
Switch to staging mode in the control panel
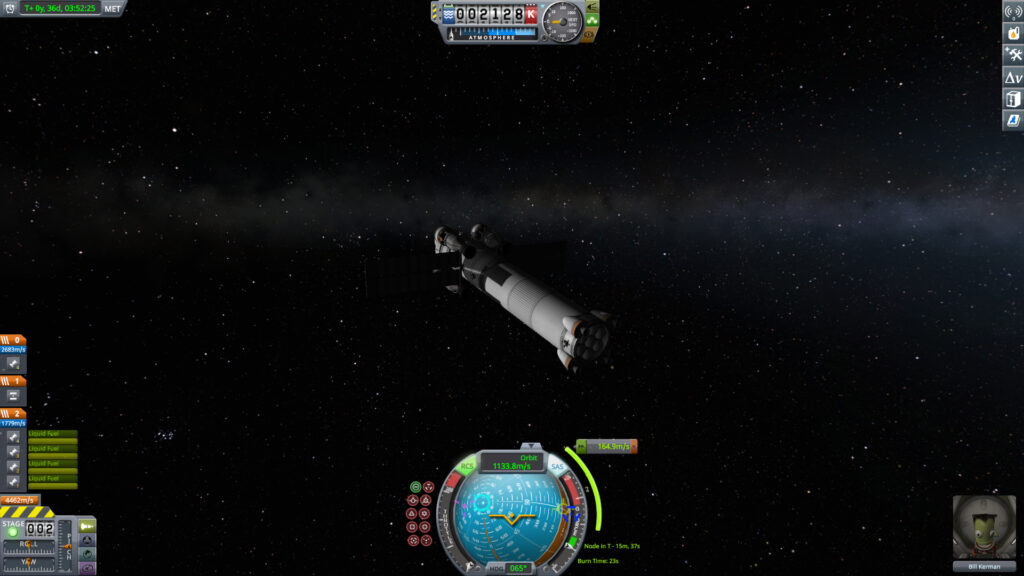coord(88,525)
